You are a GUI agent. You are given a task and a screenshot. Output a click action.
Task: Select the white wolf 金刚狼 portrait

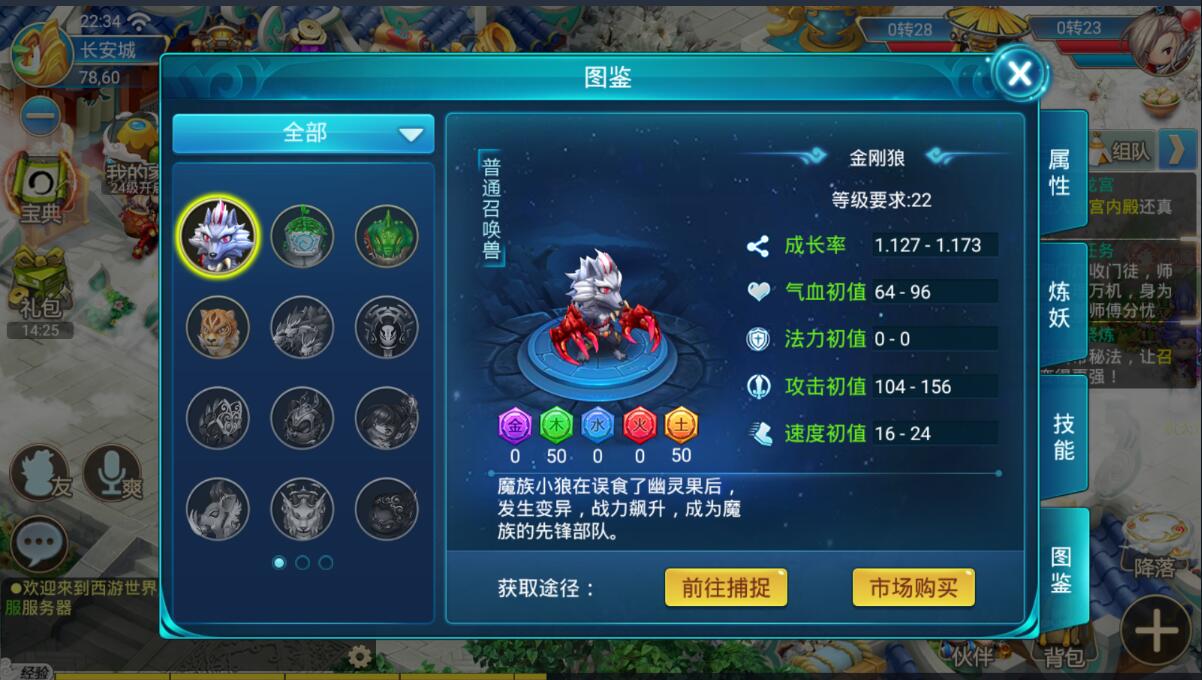[217, 236]
